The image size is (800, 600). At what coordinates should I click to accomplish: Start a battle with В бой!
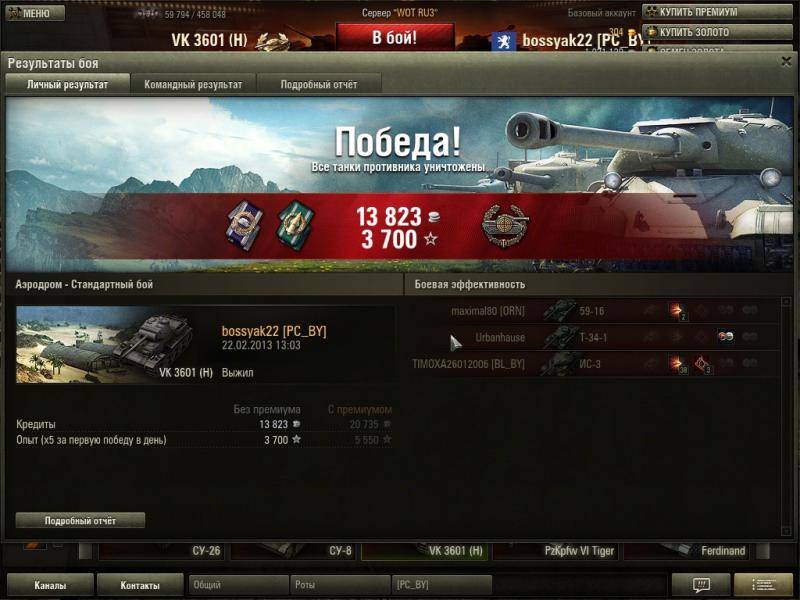(394, 37)
